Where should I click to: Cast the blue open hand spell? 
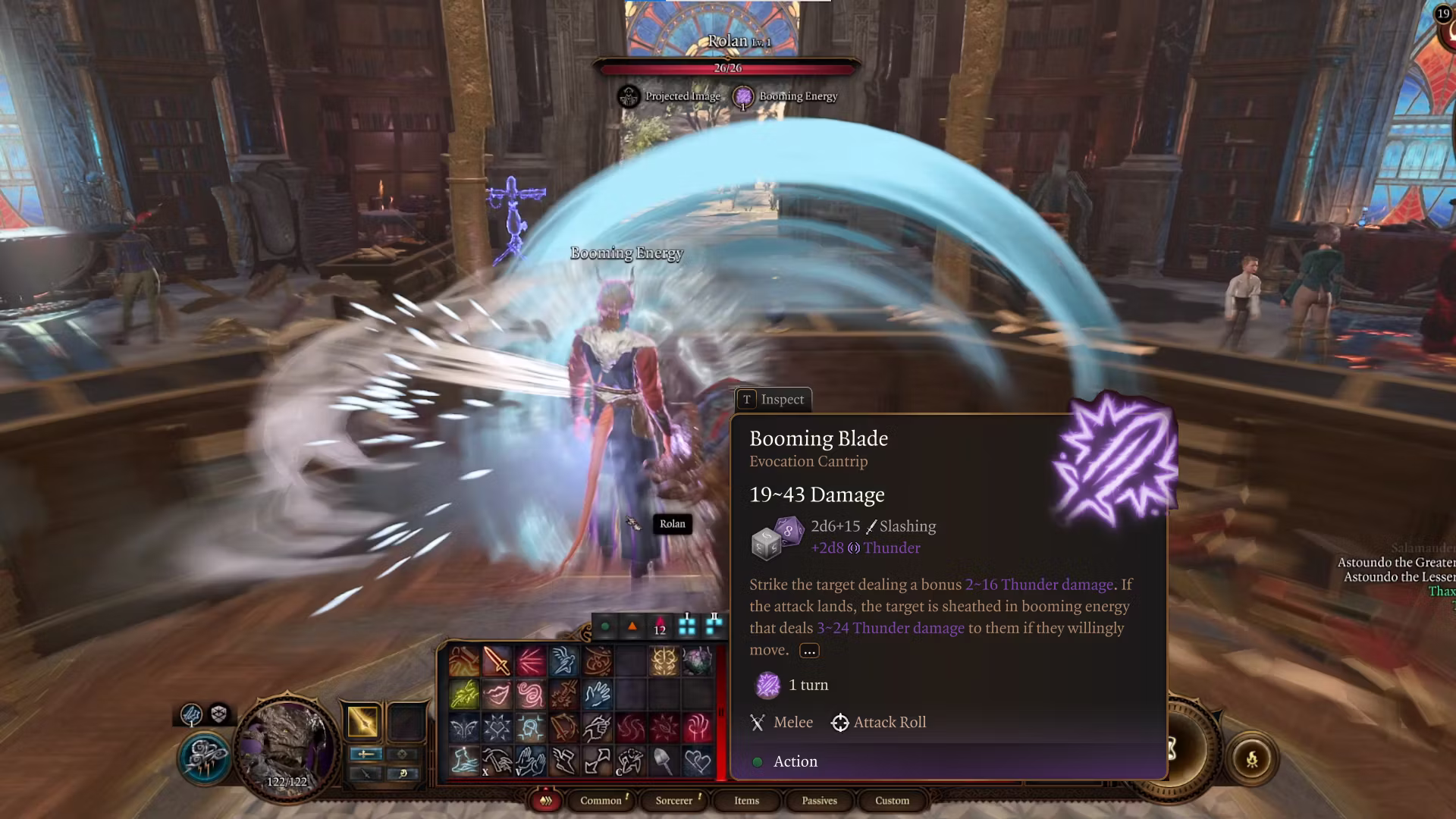(598, 694)
